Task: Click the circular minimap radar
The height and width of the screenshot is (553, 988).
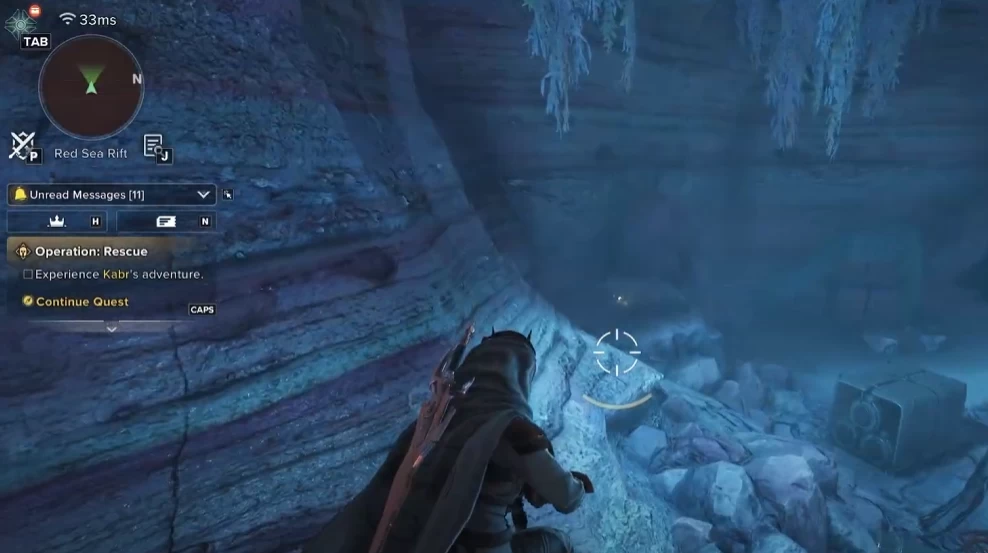Action: pyautogui.click(x=91, y=87)
